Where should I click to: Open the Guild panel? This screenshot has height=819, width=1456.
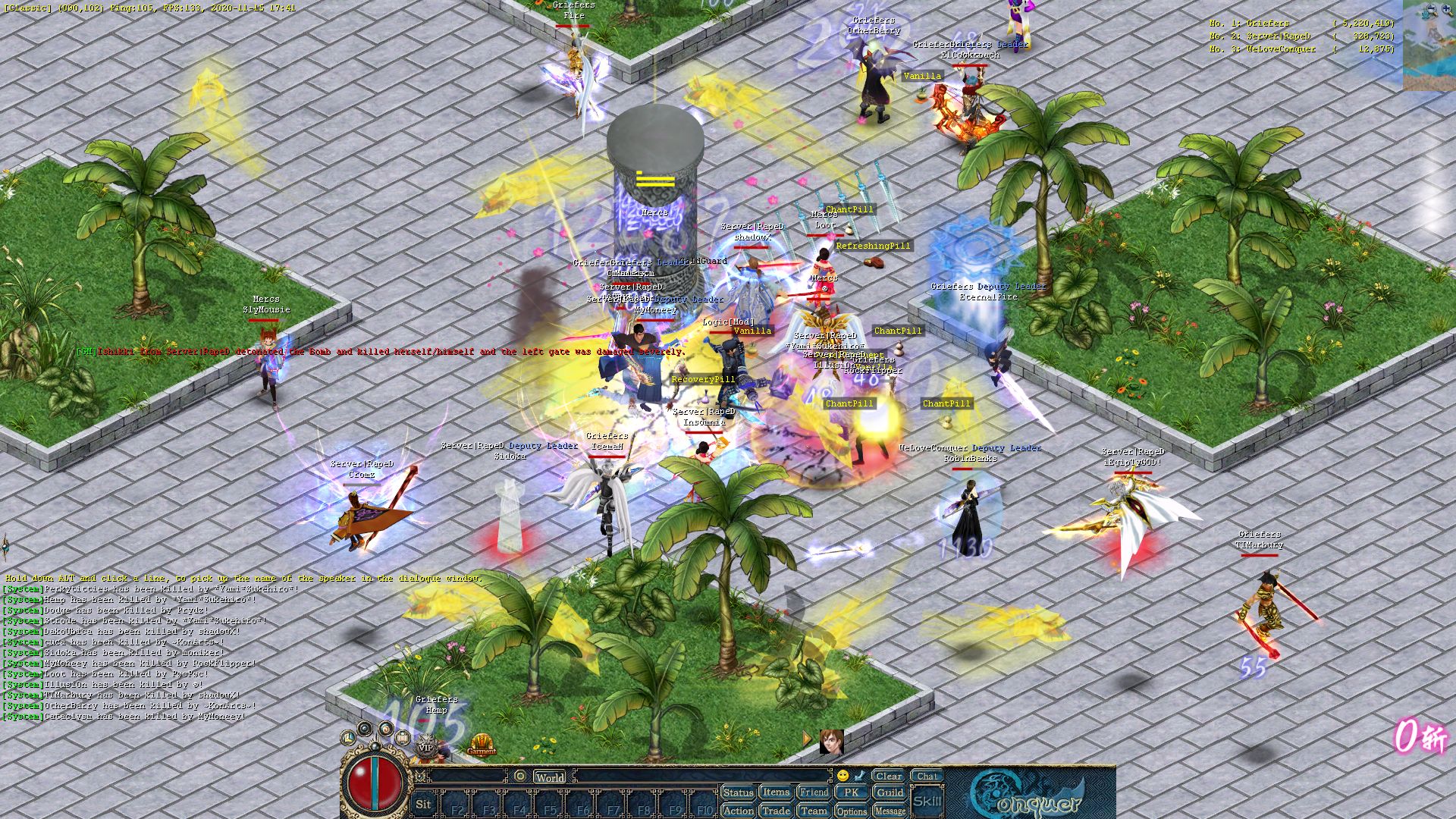[890, 792]
